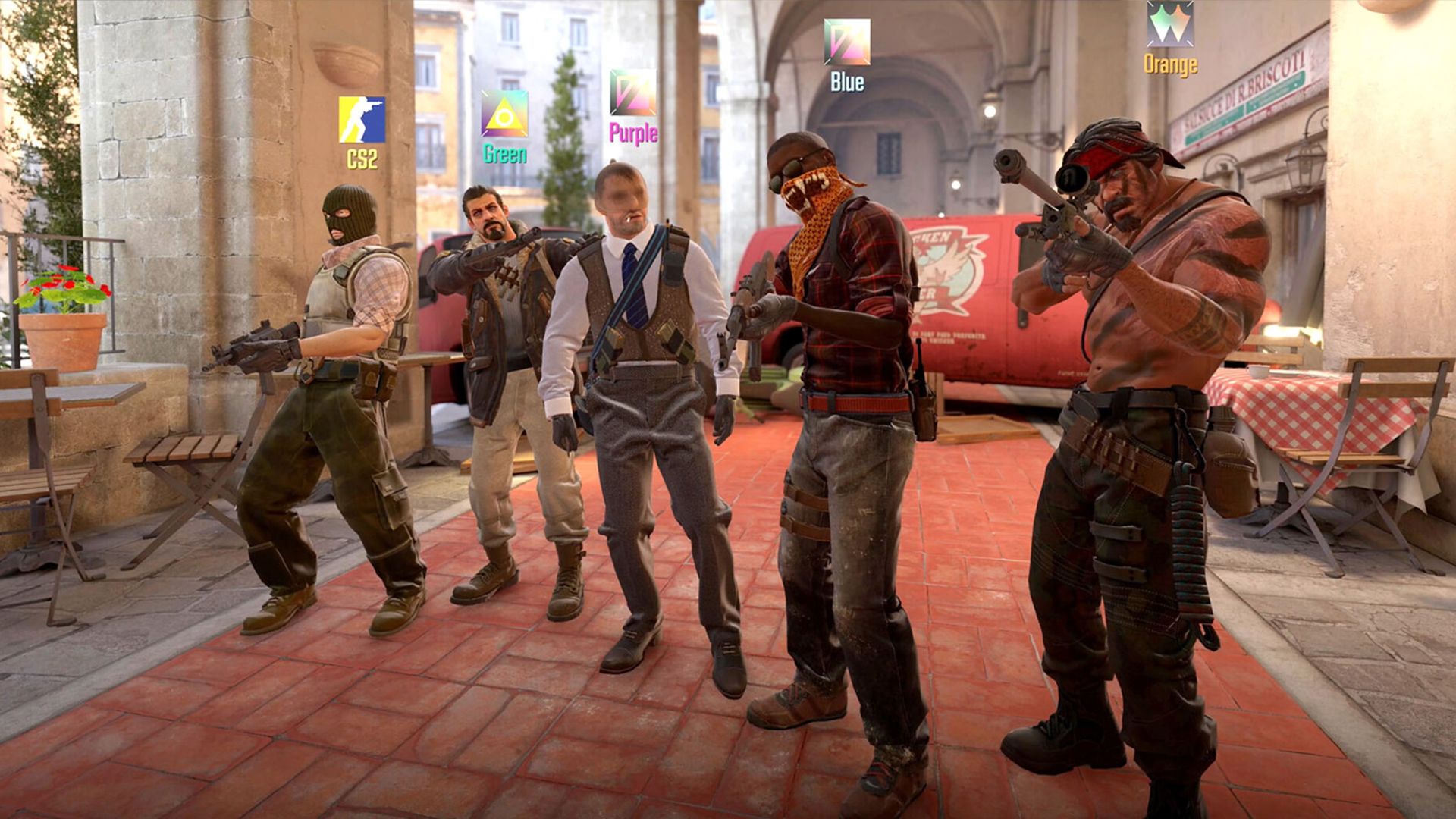Click the CS2 logo player avatar

(362, 120)
